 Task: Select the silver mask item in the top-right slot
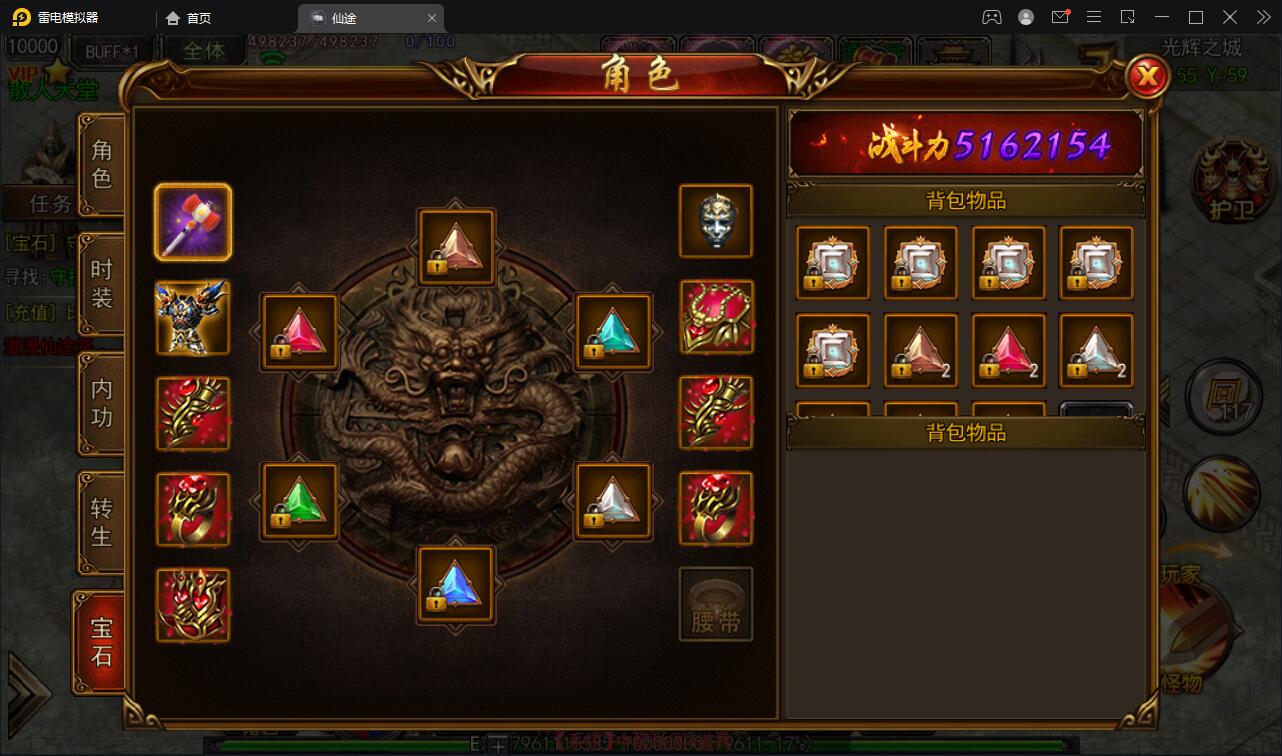pyautogui.click(x=716, y=220)
